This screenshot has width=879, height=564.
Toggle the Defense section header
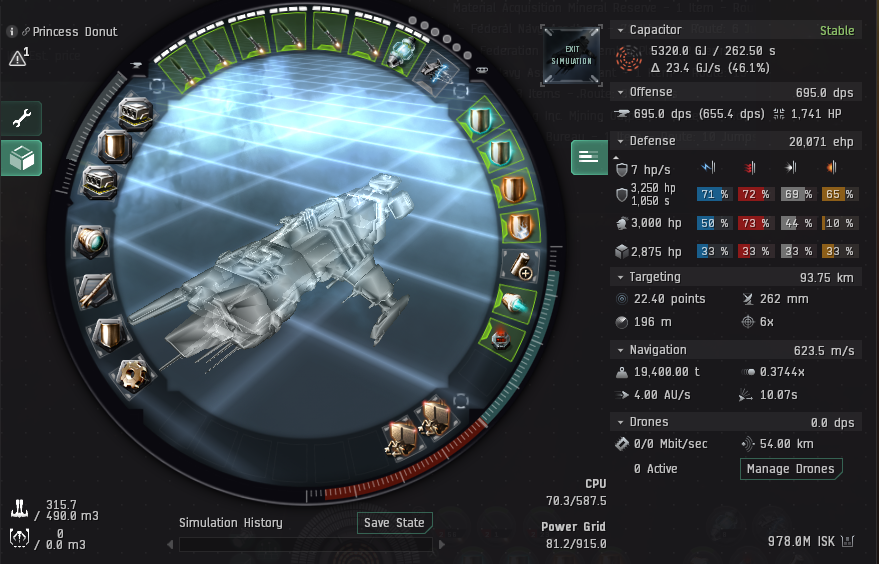tap(618, 141)
